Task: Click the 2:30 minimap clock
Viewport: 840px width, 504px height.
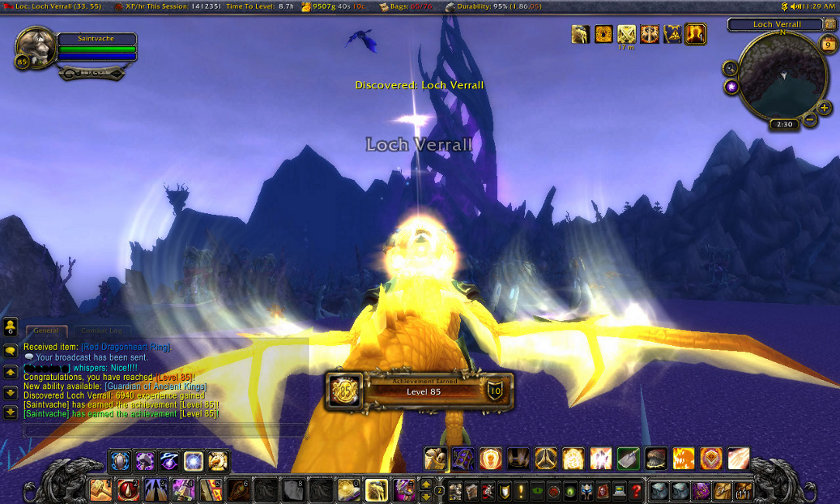Action: coord(782,124)
